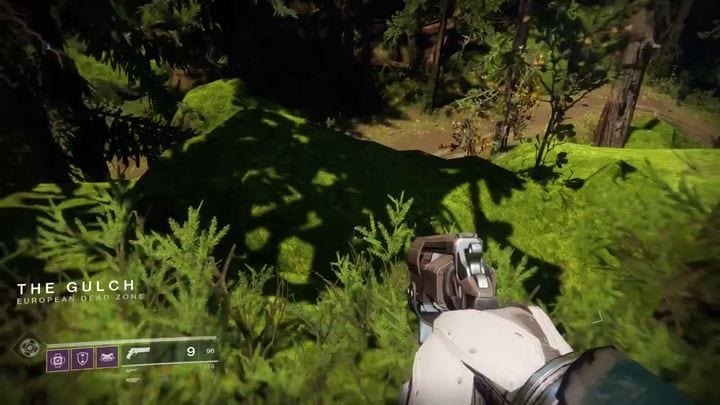Select the equipped hand cannon weapon icon

pos(139,352)
